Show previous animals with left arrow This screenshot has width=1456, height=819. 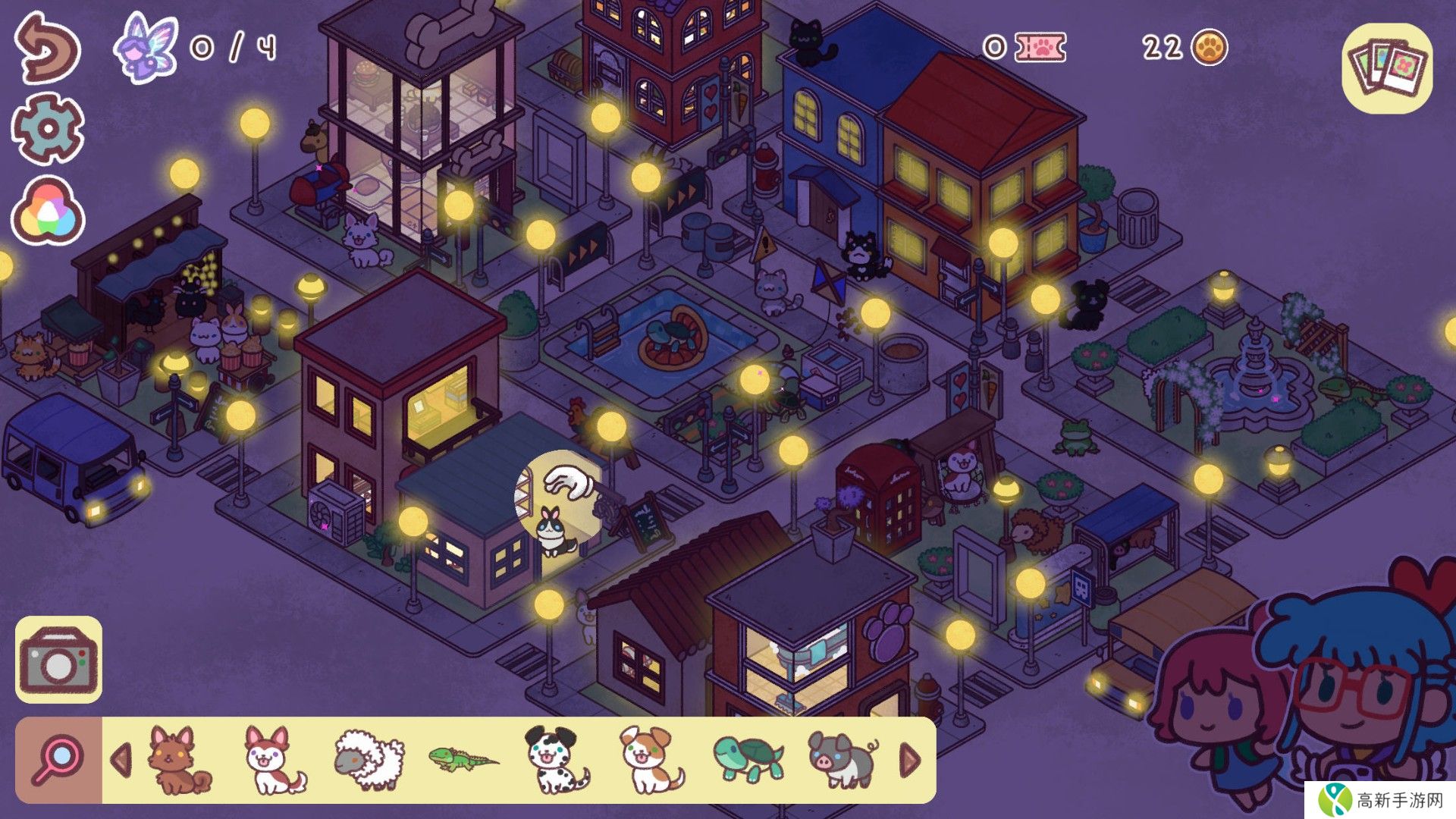(x=121, y=760)
